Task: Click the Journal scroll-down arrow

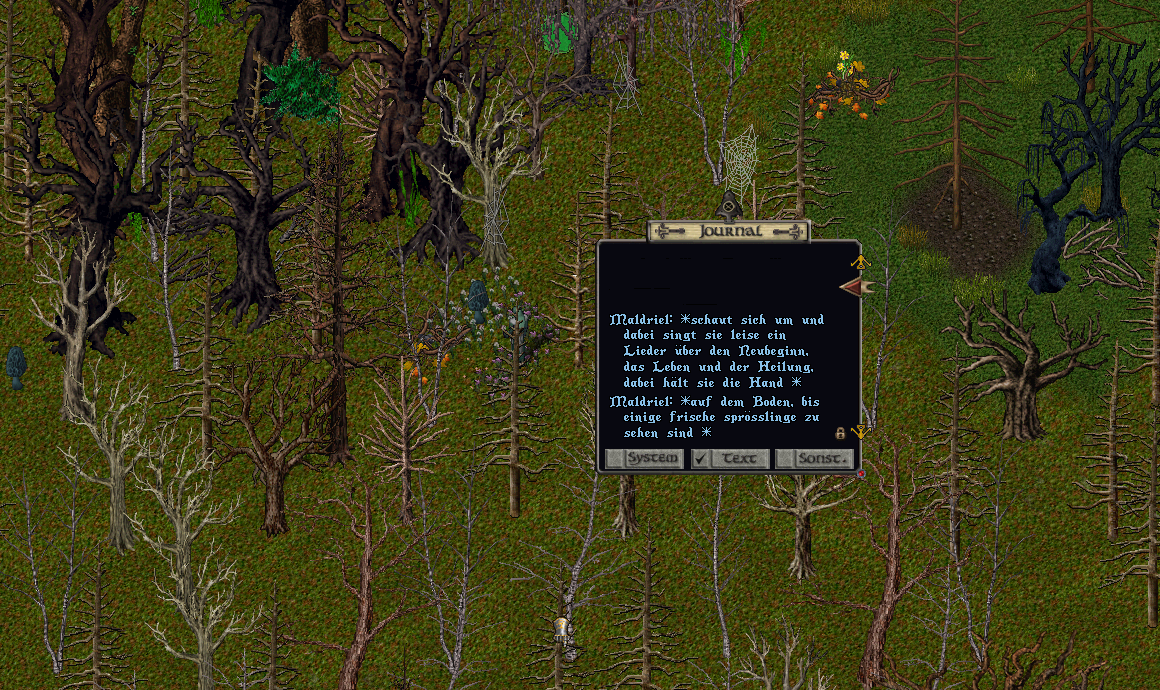Action: 858,432
